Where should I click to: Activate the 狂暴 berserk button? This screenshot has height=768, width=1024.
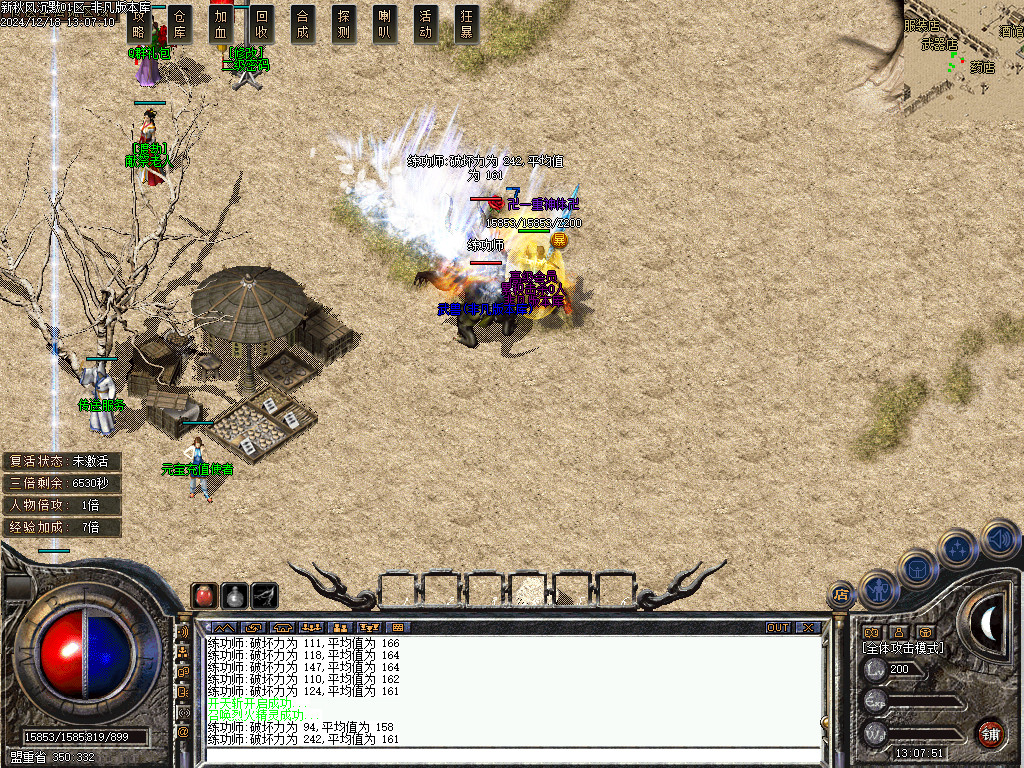(x=466, y=24)
